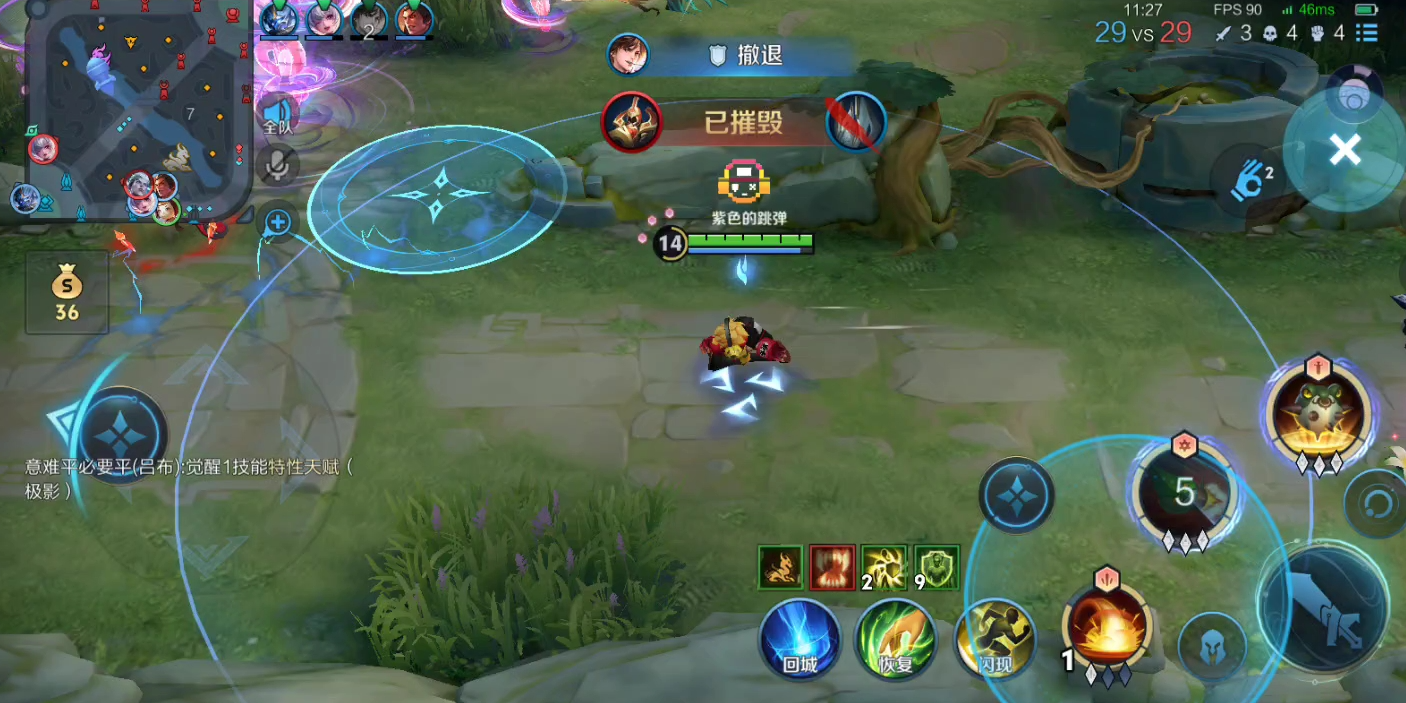1406x703 pixels.
Task: Toggle the 全队 team voice speaker
Action: [x=277, y=113]
